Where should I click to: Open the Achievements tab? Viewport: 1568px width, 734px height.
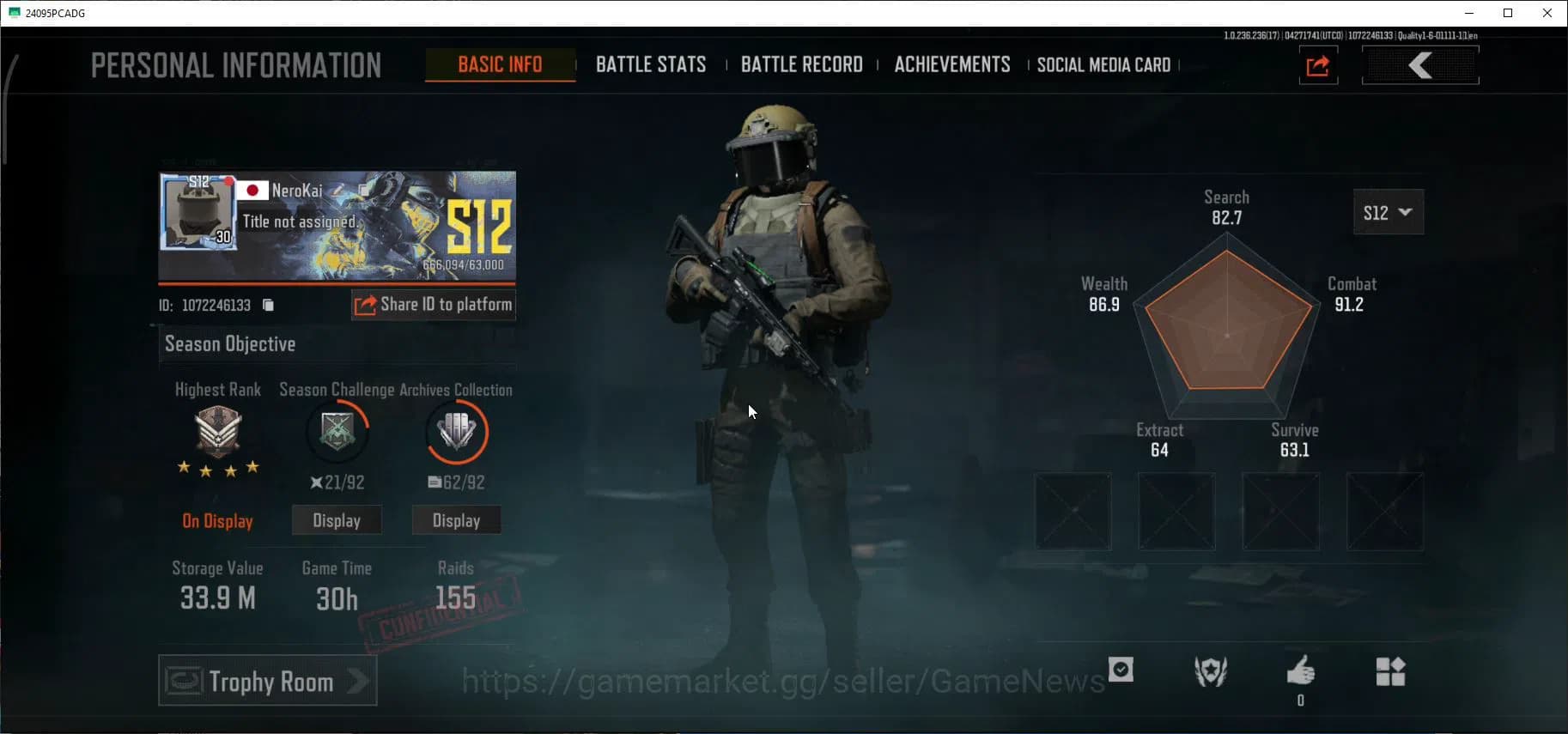(x=951, y=64)
